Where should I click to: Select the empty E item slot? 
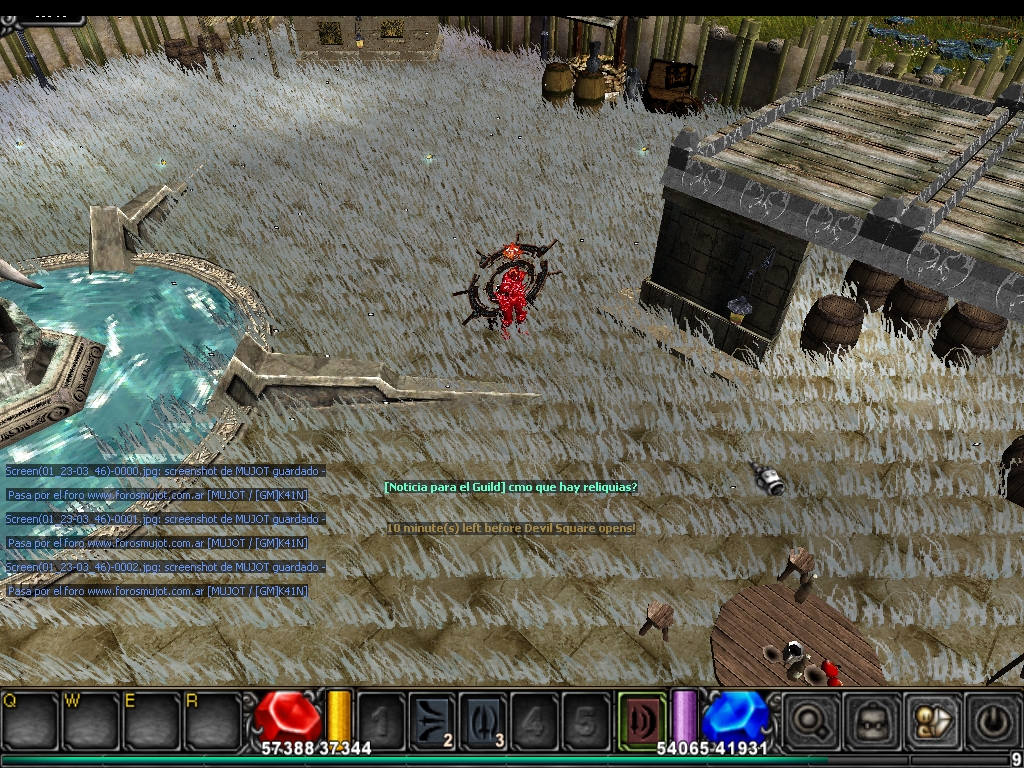[x=151, y=719]
